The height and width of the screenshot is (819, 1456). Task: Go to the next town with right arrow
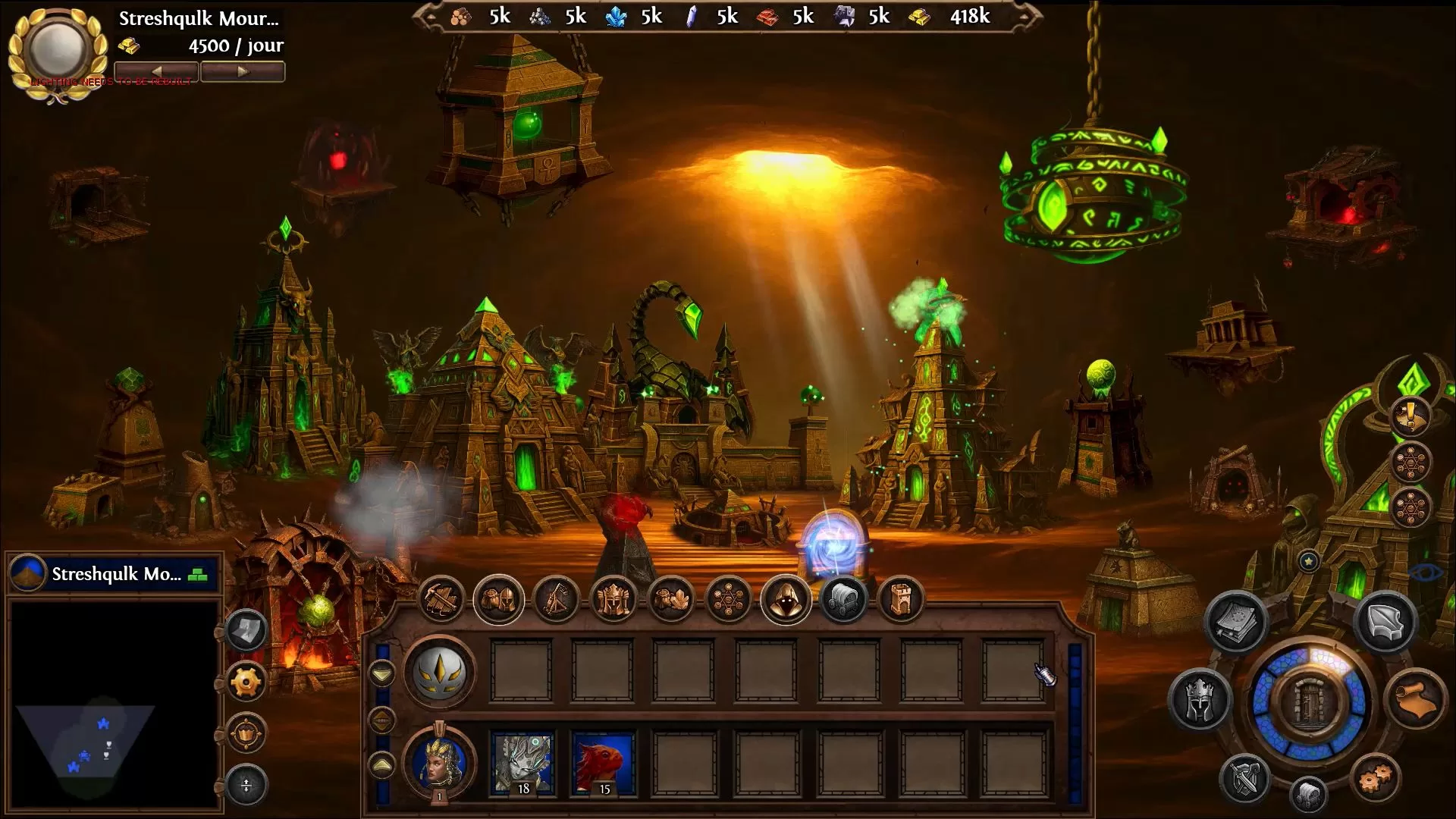[243, 72]
